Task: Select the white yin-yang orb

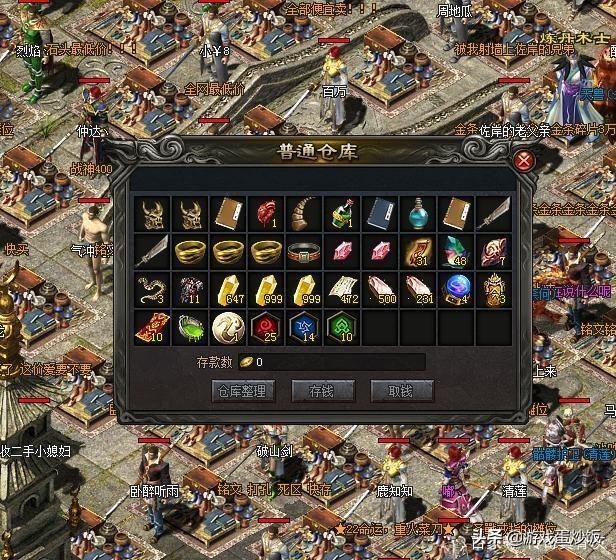Action: click(x=228, y=326)
